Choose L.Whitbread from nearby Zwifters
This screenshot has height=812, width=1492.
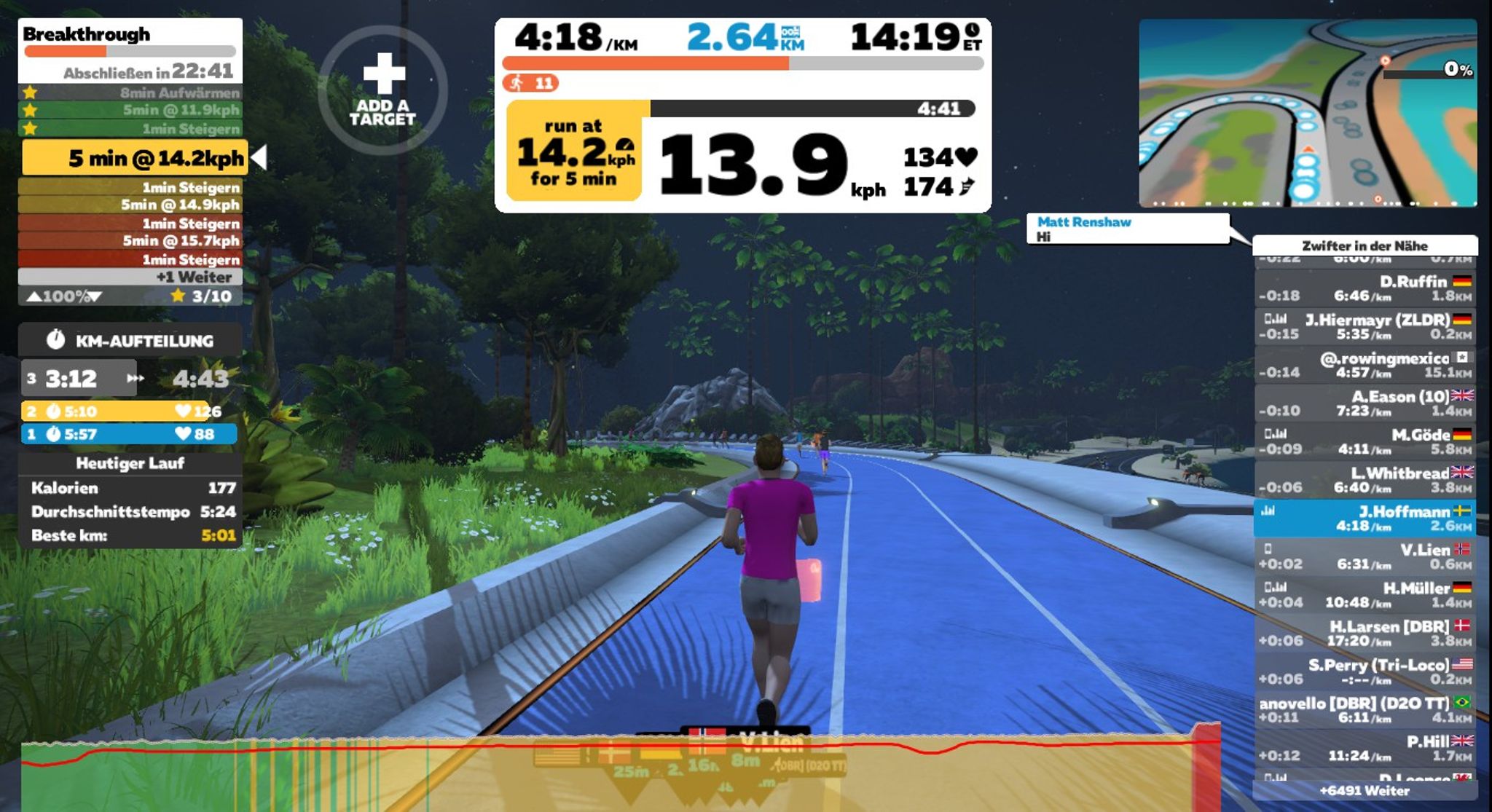(x=1364, y=480)
